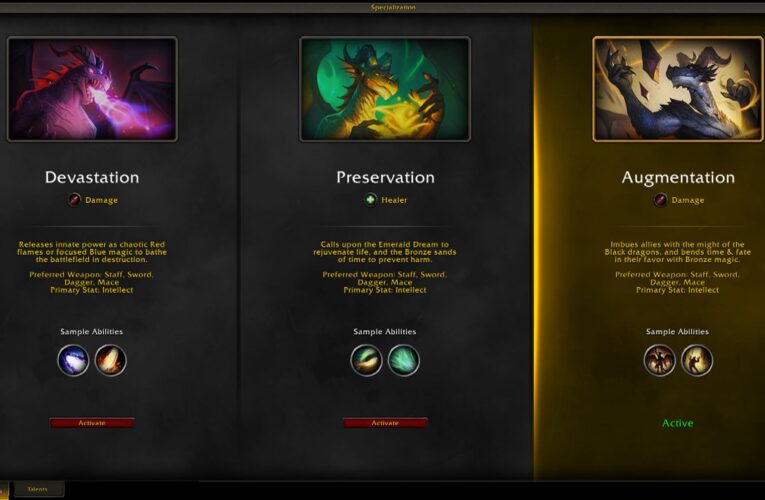The width and height of the screenshot is (765, 500).
Task: Activate the Devastation specialization
Action: 92,423
